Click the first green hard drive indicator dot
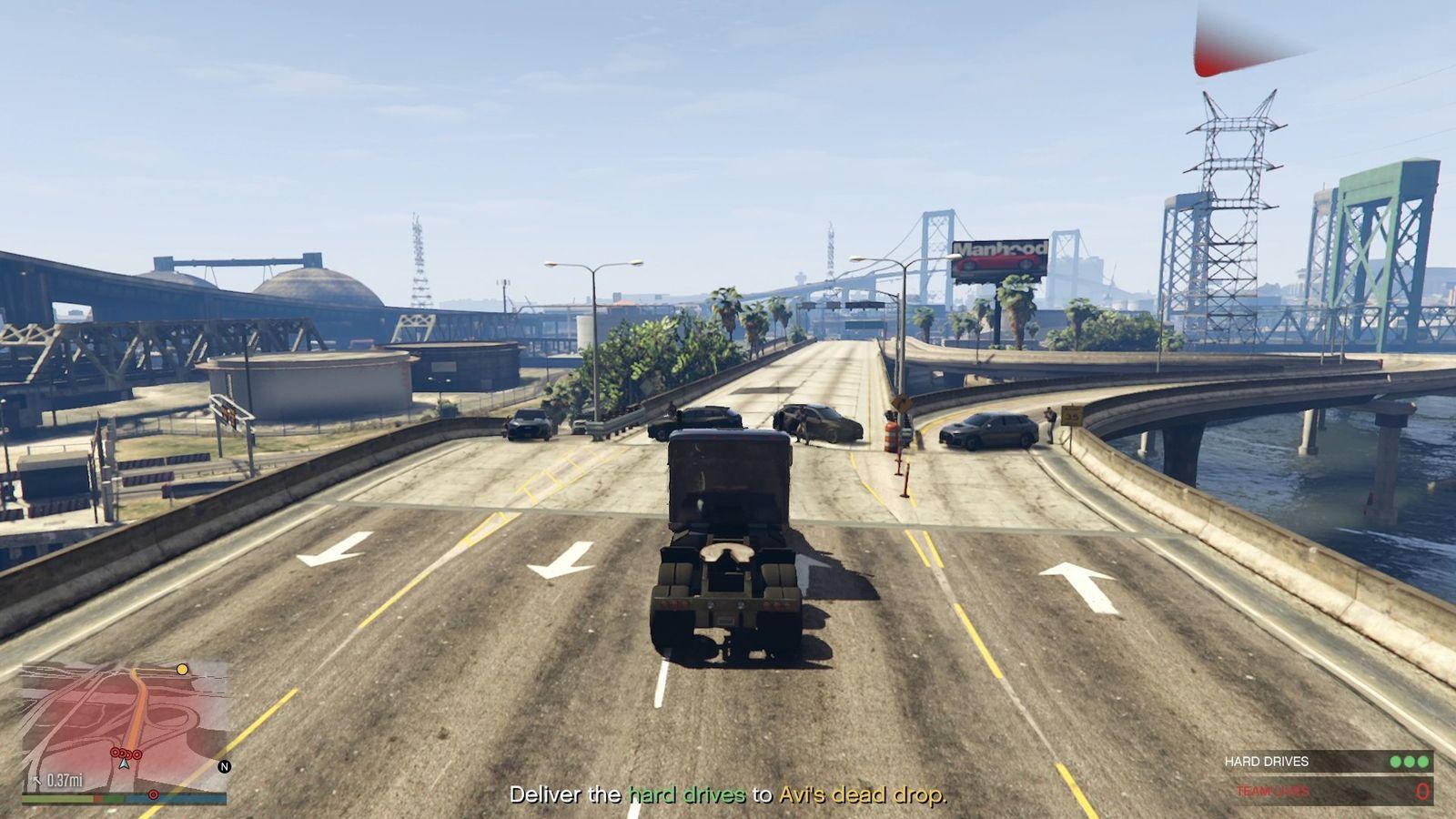Screen dimensions: 1456x819 1395,762
